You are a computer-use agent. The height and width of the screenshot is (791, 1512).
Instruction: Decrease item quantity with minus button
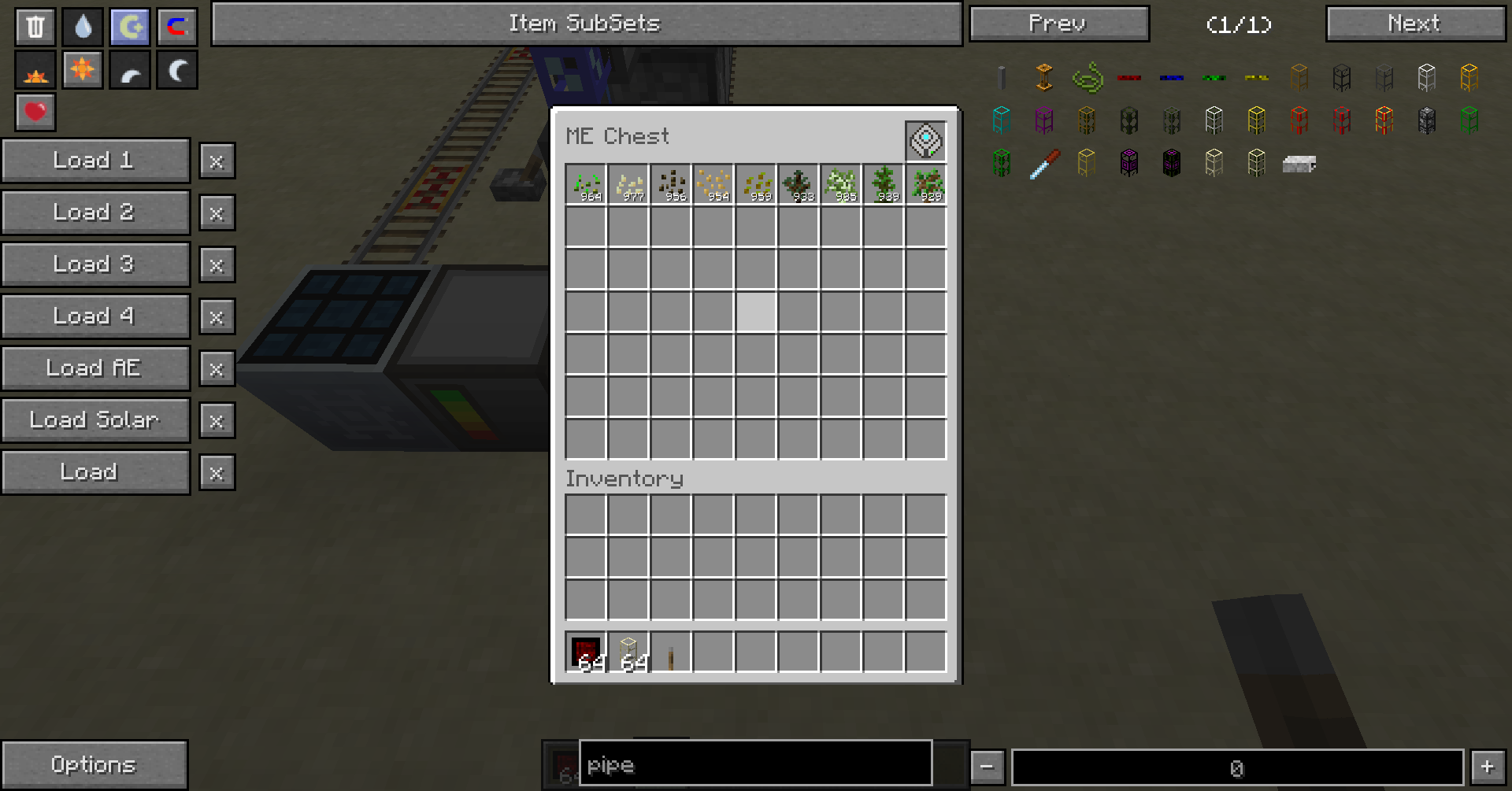coord(987,767)
